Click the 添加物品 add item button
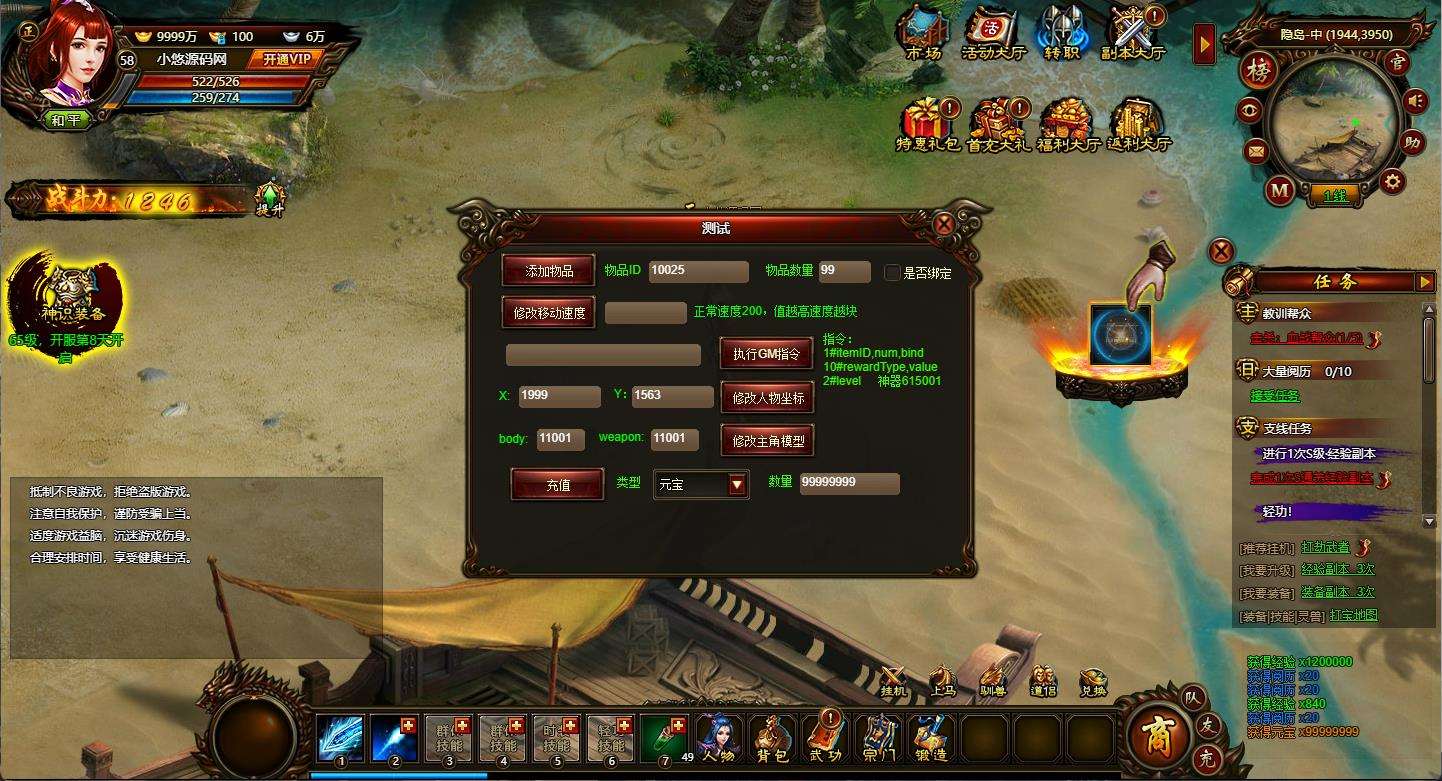This screenshot has width=1442, height=781. [549, 271]
